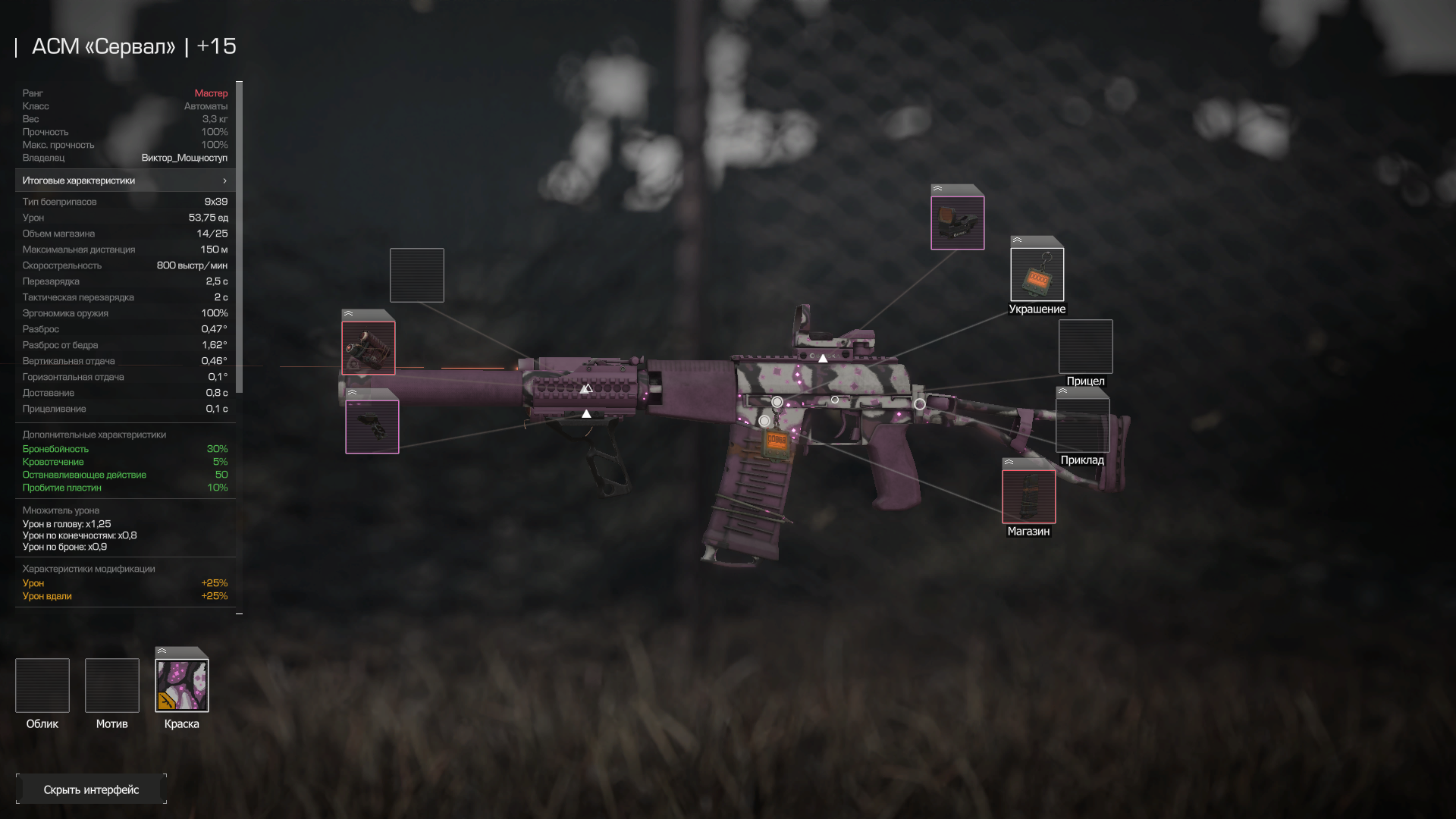
Task: Select the tactical flashlight attachment slot
Action: point(369,348)
